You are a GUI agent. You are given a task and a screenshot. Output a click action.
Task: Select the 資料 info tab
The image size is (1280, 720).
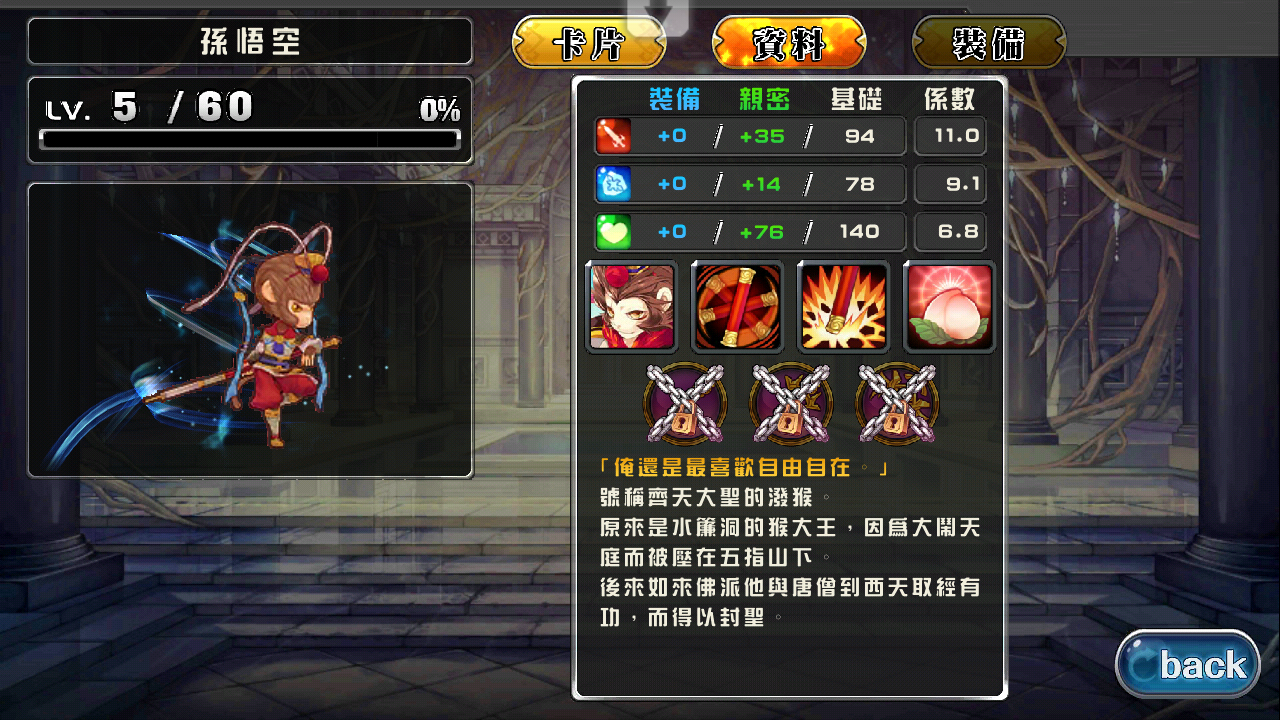789,44
